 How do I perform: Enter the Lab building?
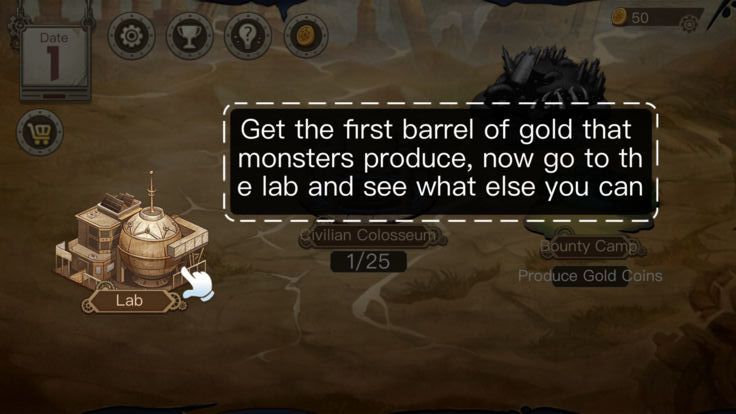click(133, 240)
